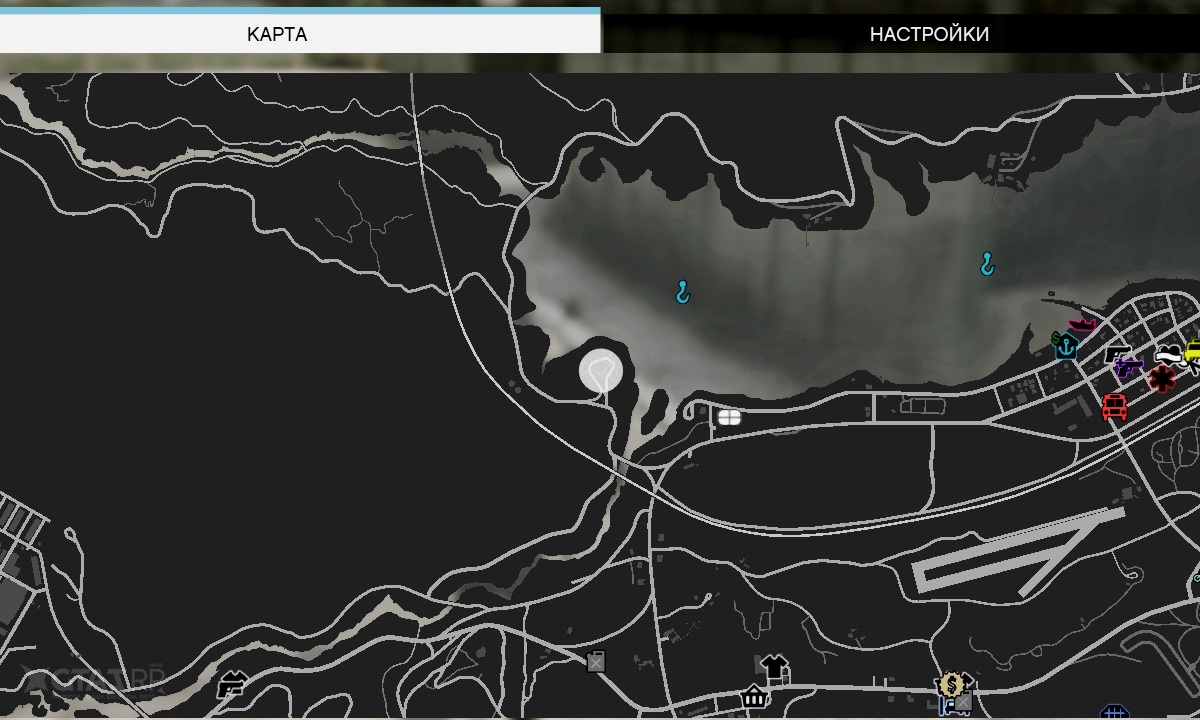
Task: Click the black gun marker at bottom left
Action: [232, 685]
